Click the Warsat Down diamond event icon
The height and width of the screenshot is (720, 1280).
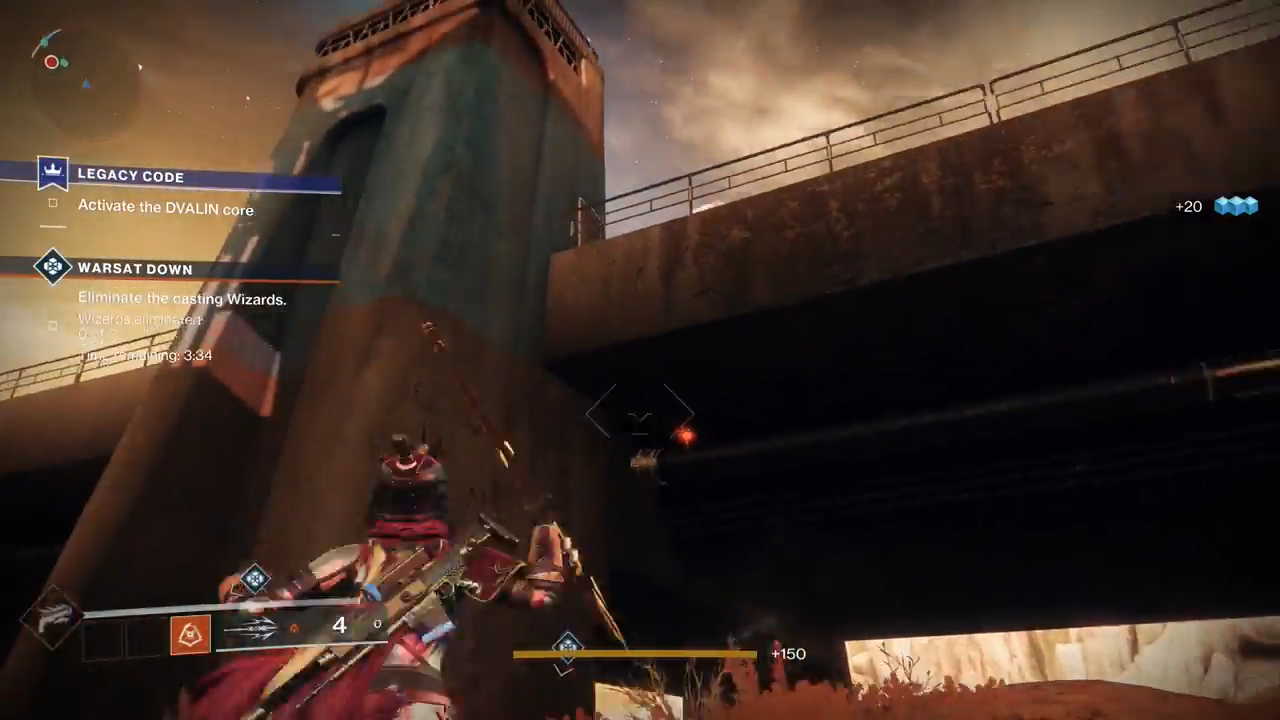tap(52, 267)
